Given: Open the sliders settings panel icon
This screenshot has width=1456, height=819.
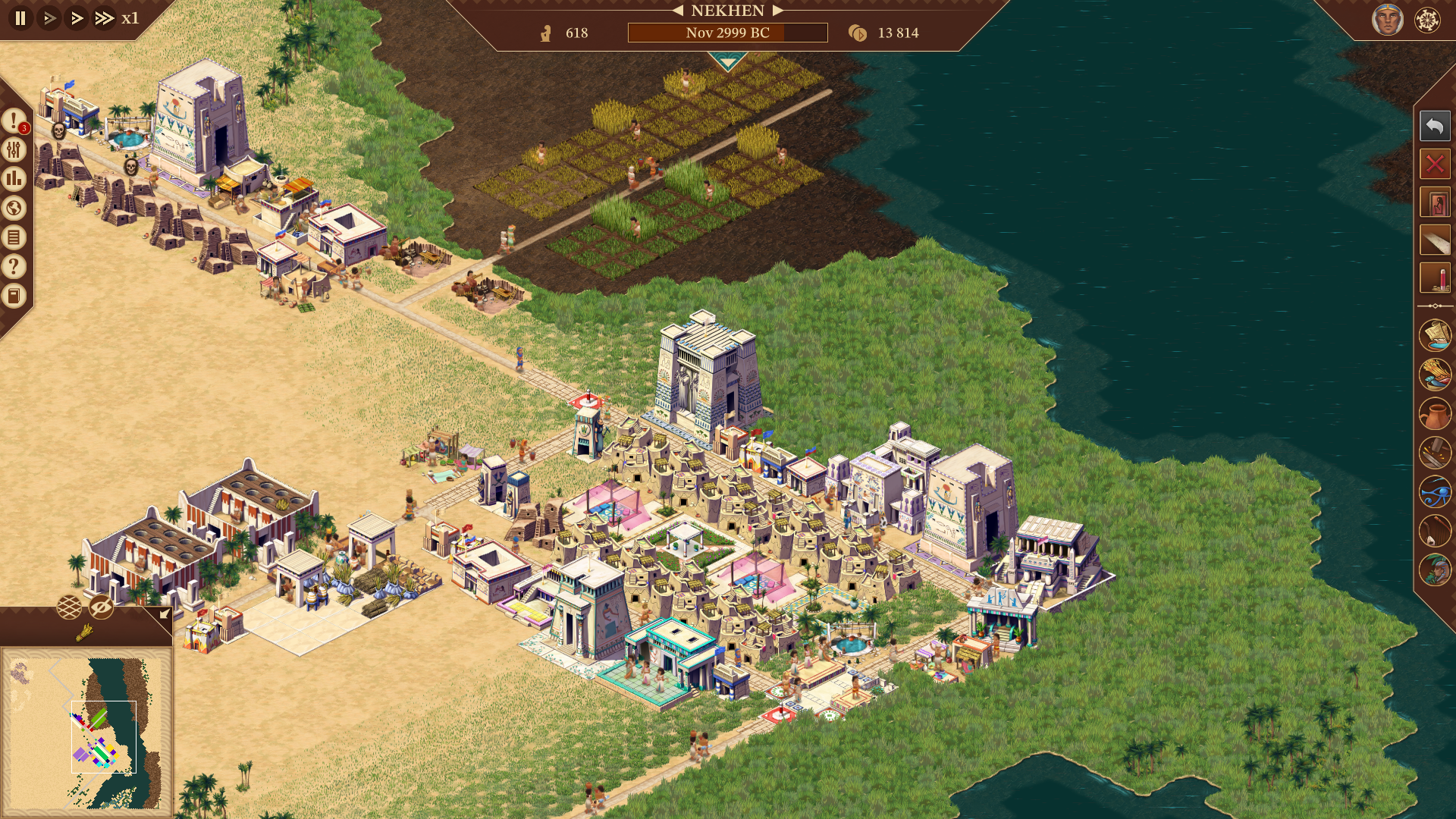Looking at the screenshot, I should coord(14,149).
